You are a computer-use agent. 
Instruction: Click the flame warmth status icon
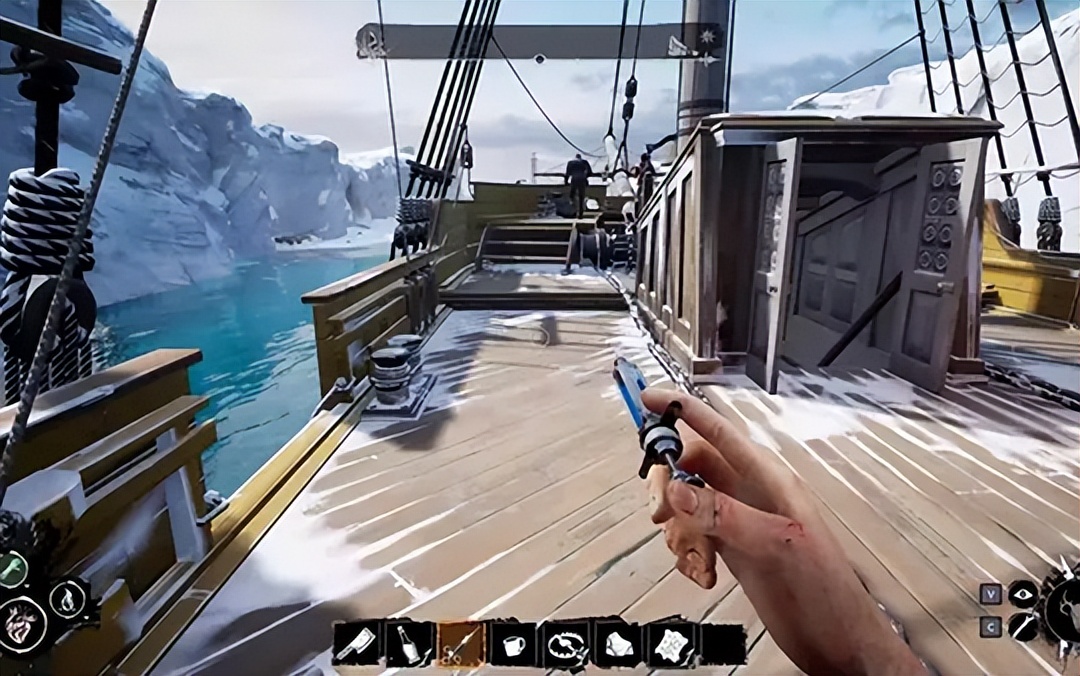pos(67,599)
